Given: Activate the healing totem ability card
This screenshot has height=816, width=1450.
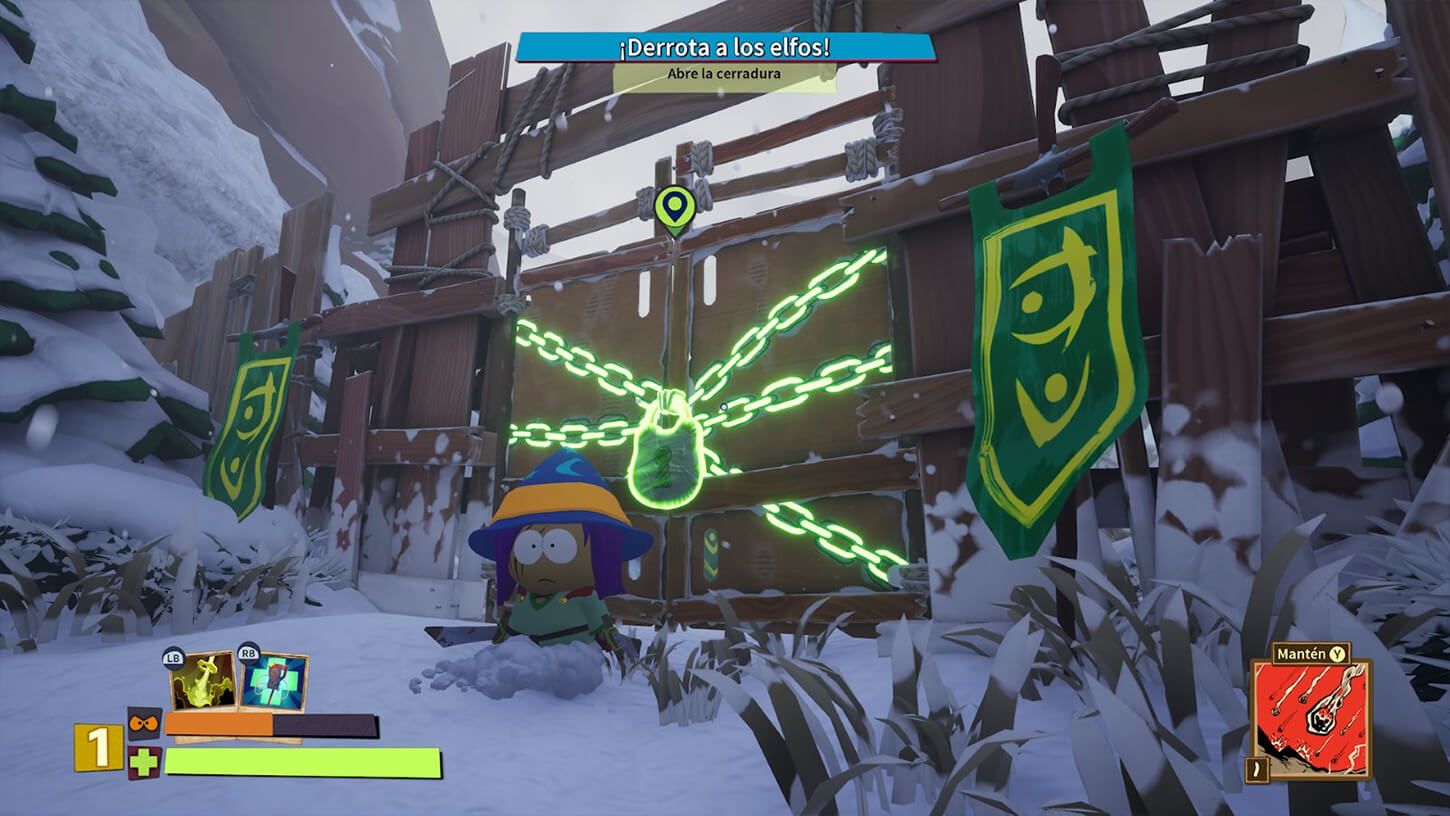Looking at the screenshot, I should [x=273, y=682].
